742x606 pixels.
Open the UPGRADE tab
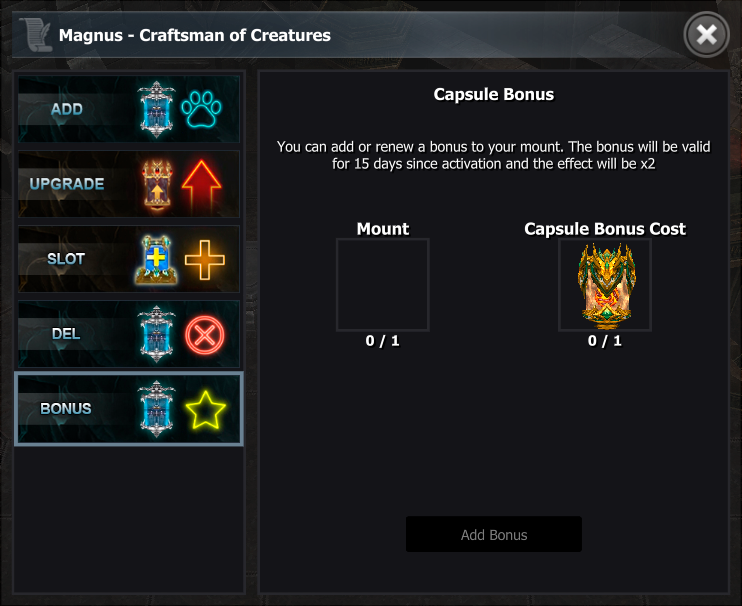(x=128, y=184)
